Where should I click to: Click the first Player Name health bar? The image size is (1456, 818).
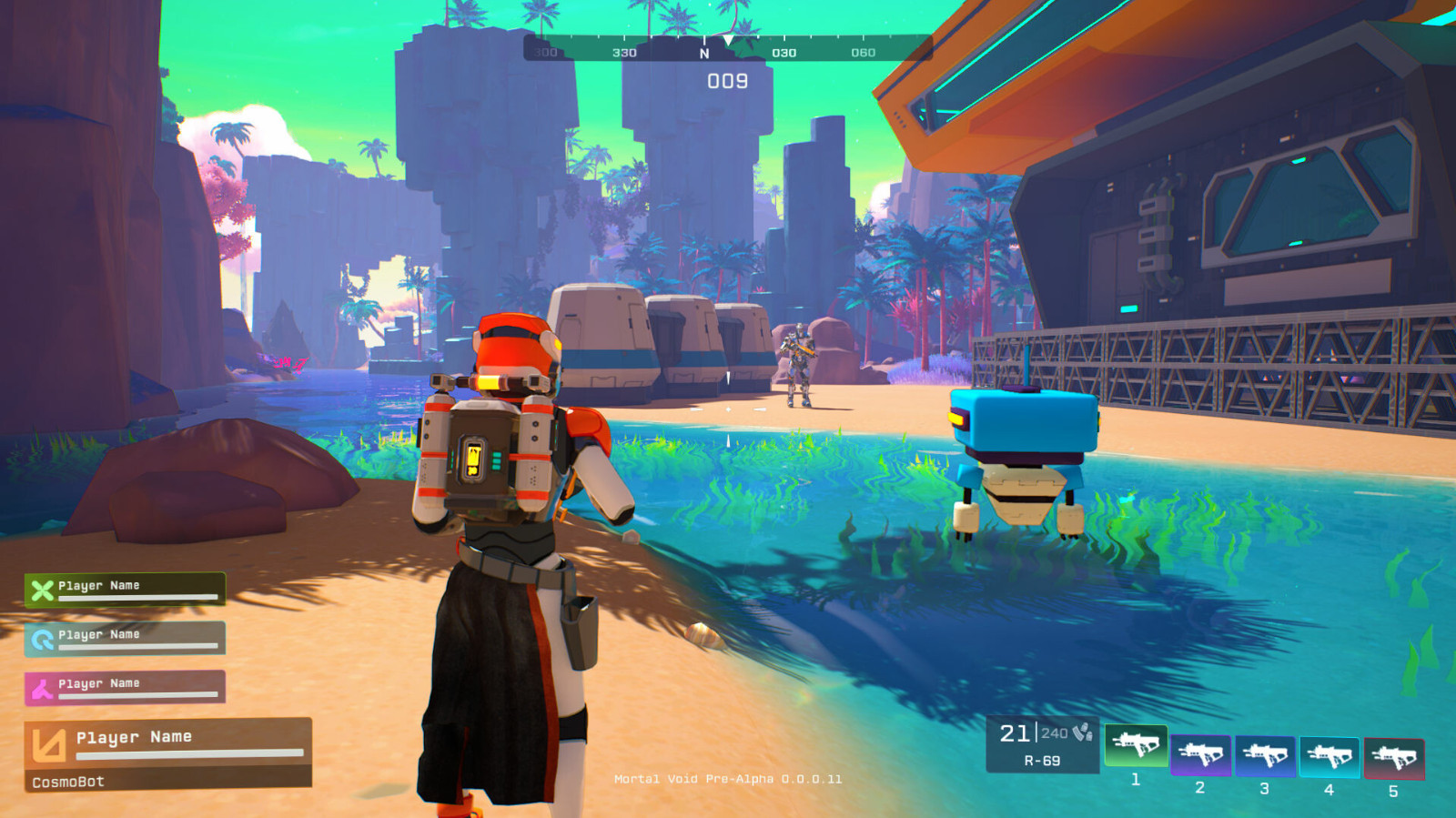(136, 598)
